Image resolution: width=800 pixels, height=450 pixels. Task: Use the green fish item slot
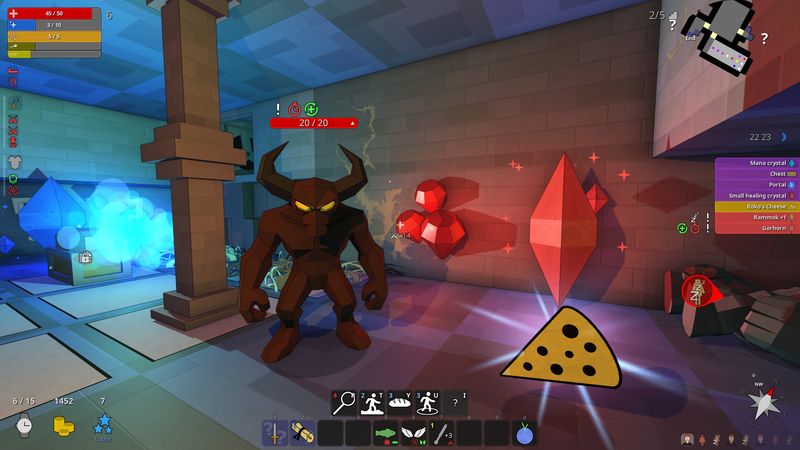coord(386,433)
